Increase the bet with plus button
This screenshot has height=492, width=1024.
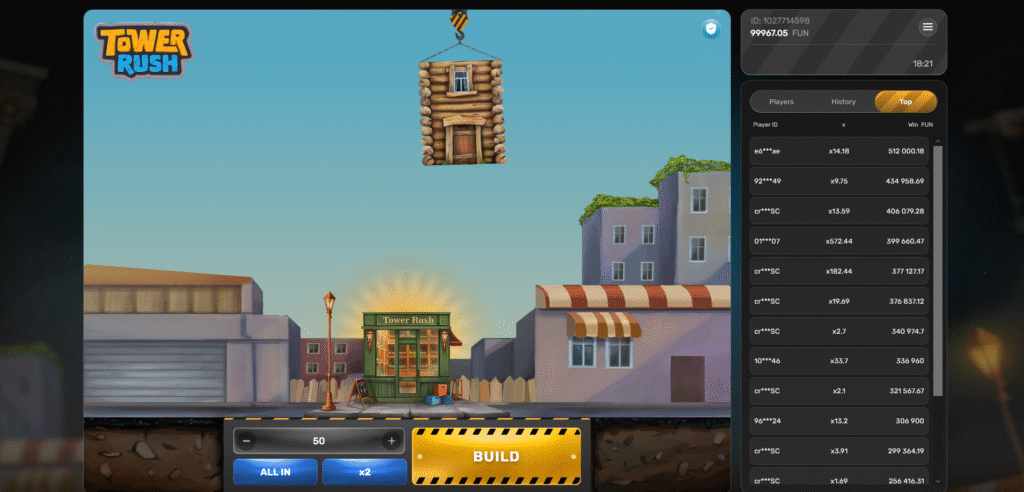click(x=391, y=441)
